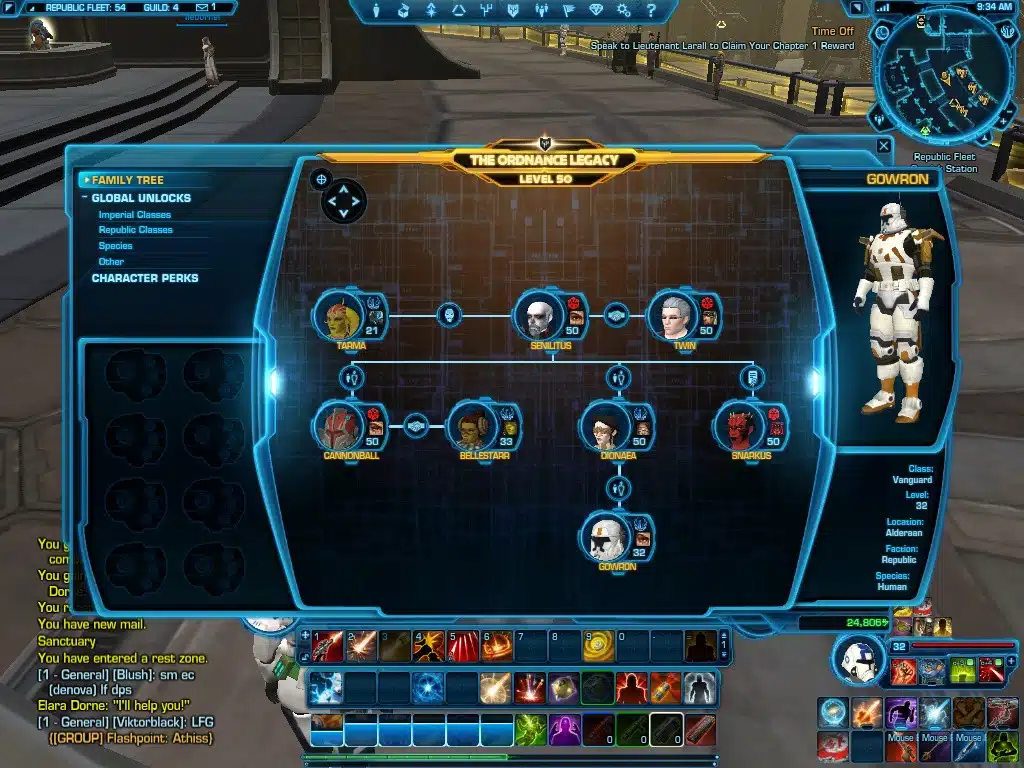
Task: Select Tarma in the family tree
Action: coord(338,316)
